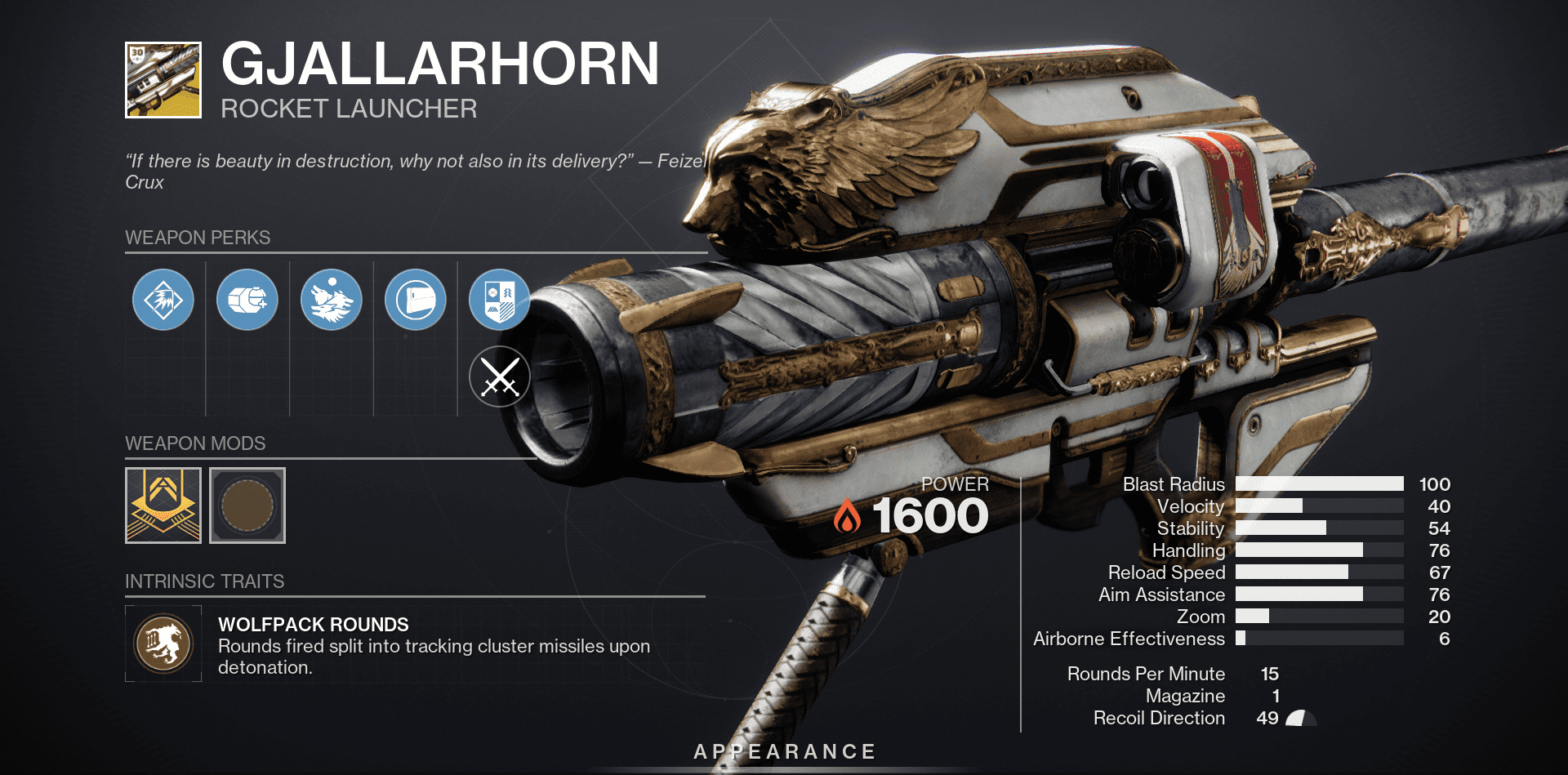Toggle the crossed-swords kill tracker
Viewport: 1568px width, 775px height.
tap(499, 377)
